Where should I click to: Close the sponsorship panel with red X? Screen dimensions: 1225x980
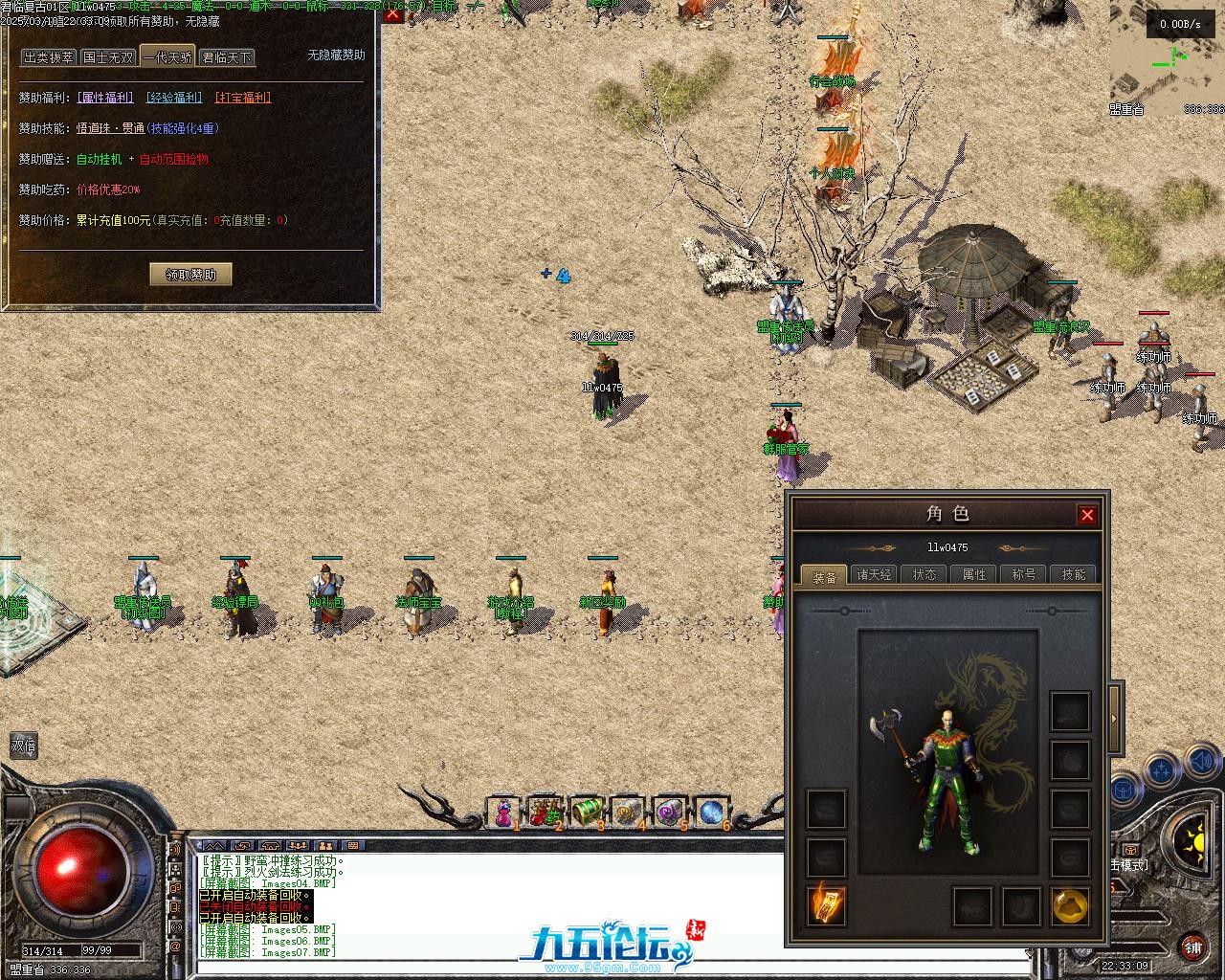(x=392, y=13)
